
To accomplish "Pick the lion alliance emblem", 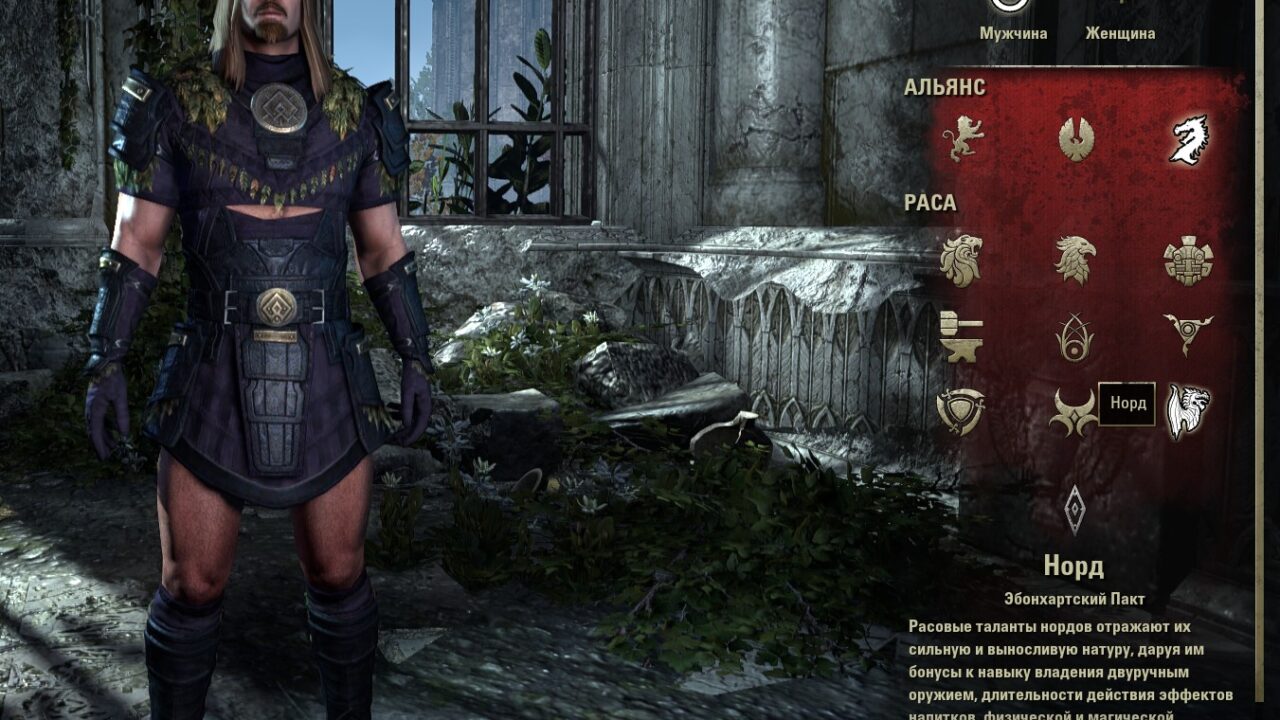I will point(963,138).
